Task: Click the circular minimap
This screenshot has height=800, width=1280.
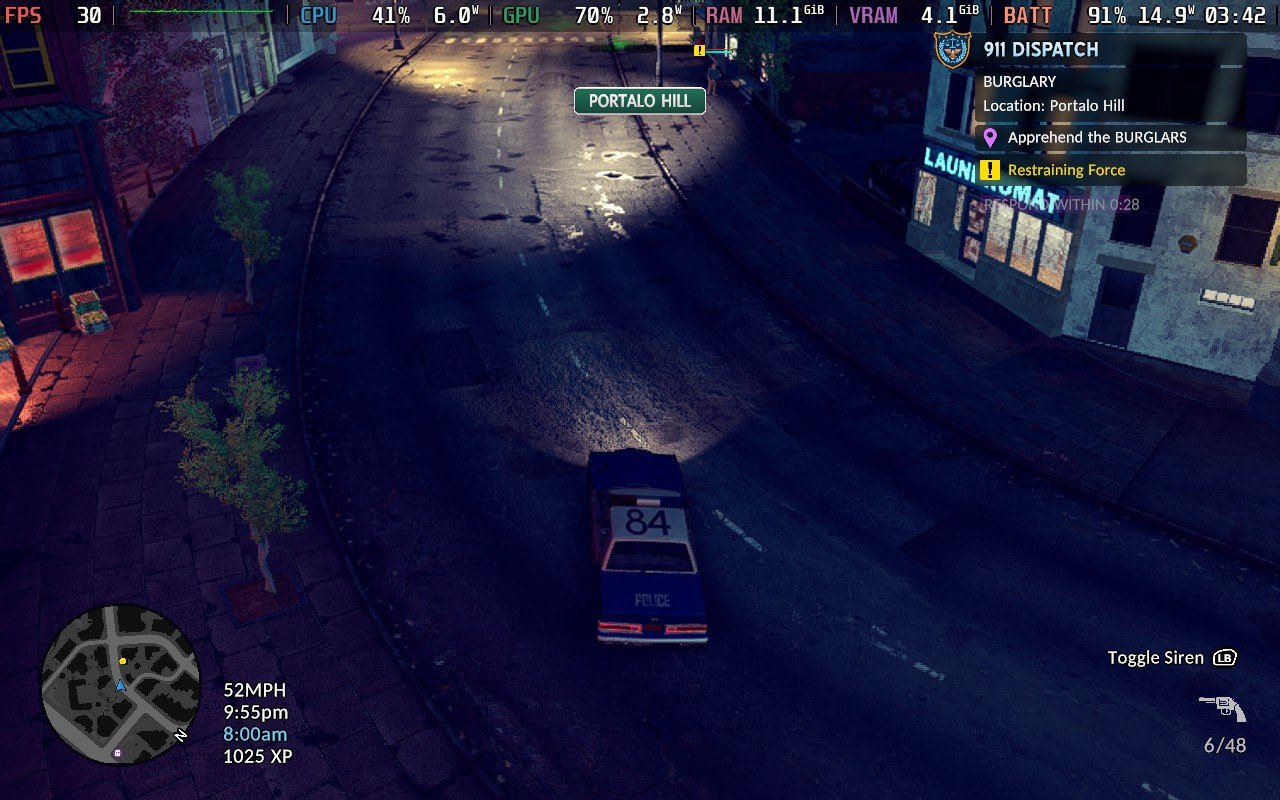Action: [120, 685]
